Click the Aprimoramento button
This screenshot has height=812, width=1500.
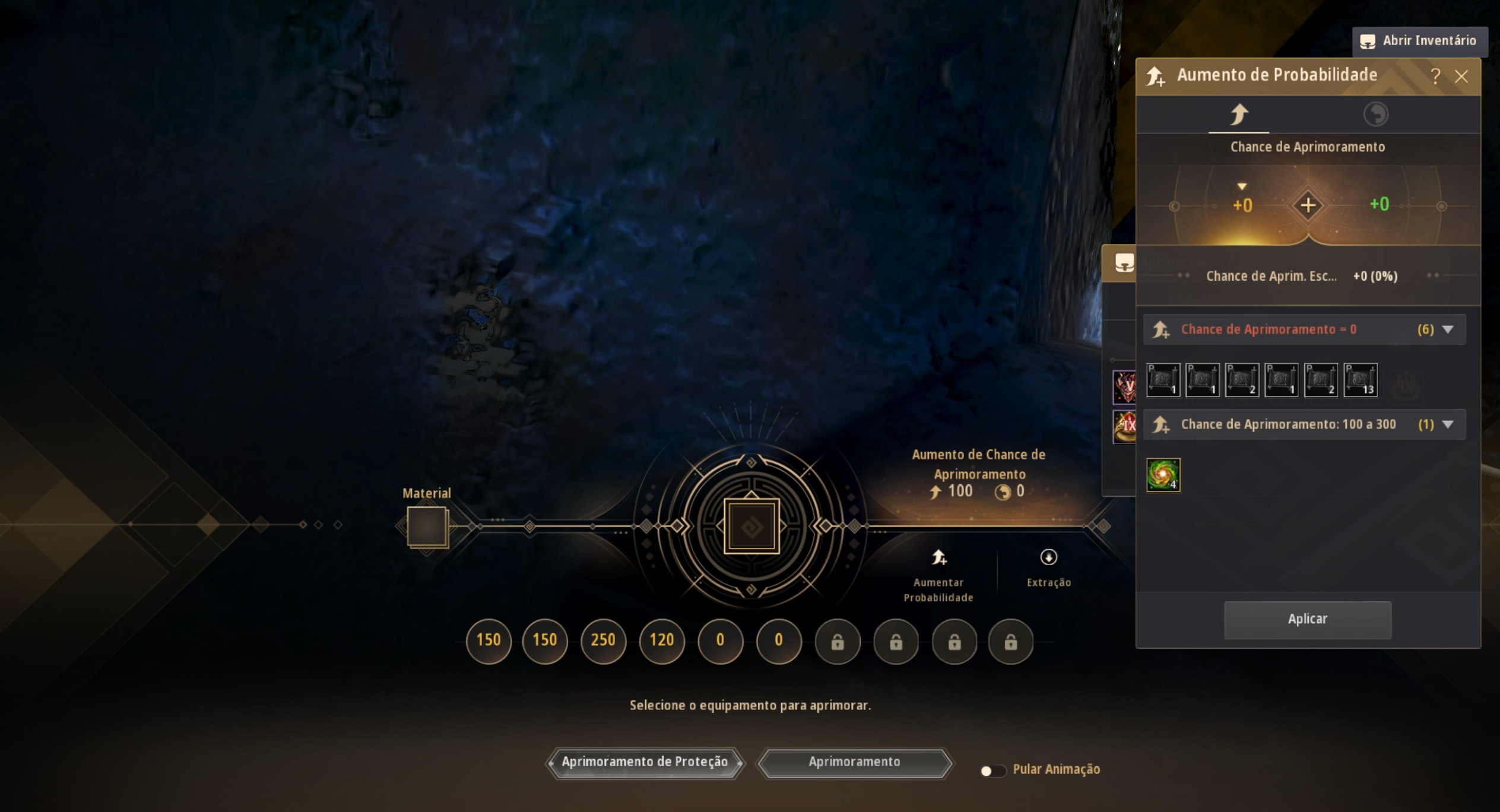coord(854,762)
